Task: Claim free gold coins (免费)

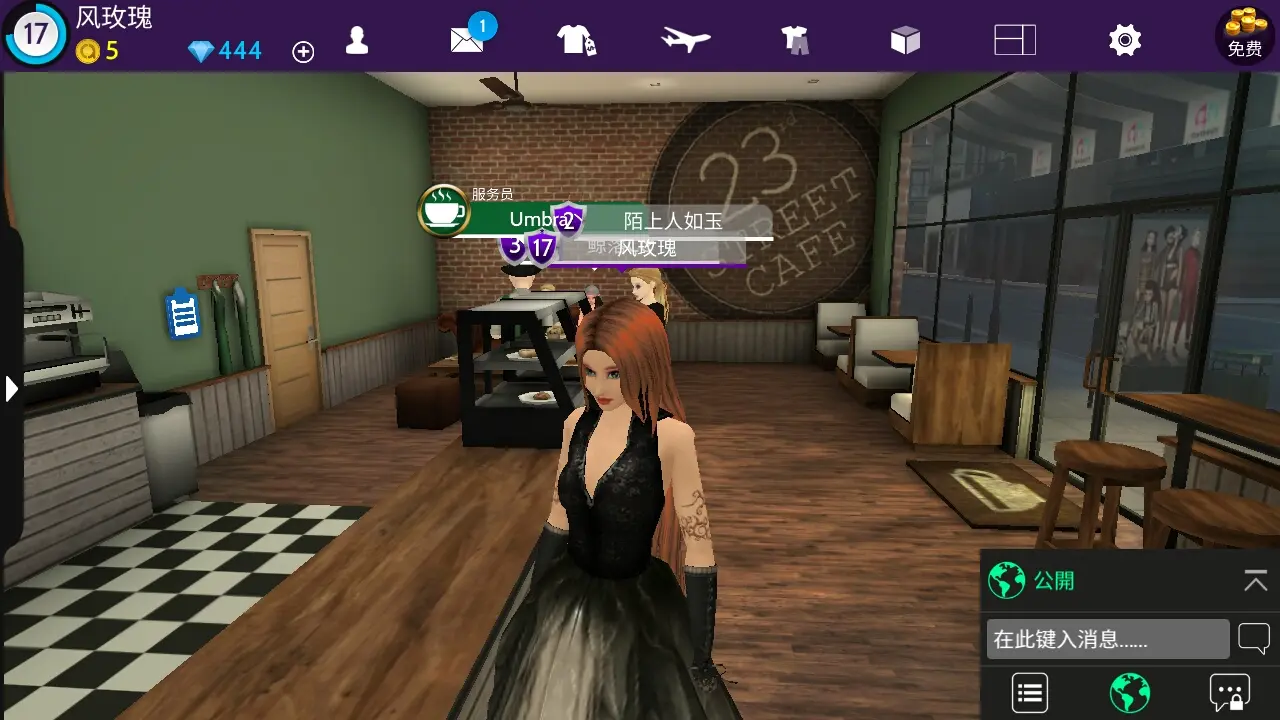Action: click(1245, 34)
